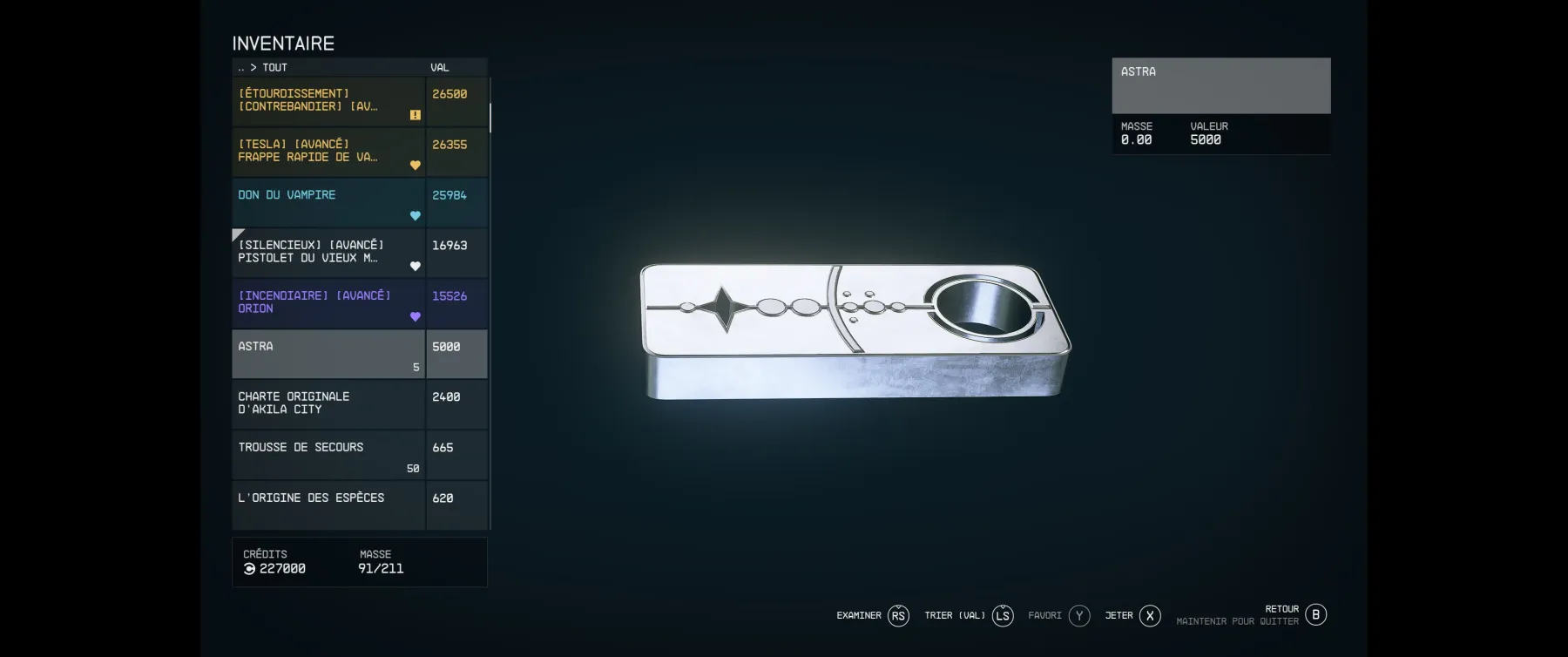Select the Étourdissement Contrebandier weapon row

coord(328,101)
